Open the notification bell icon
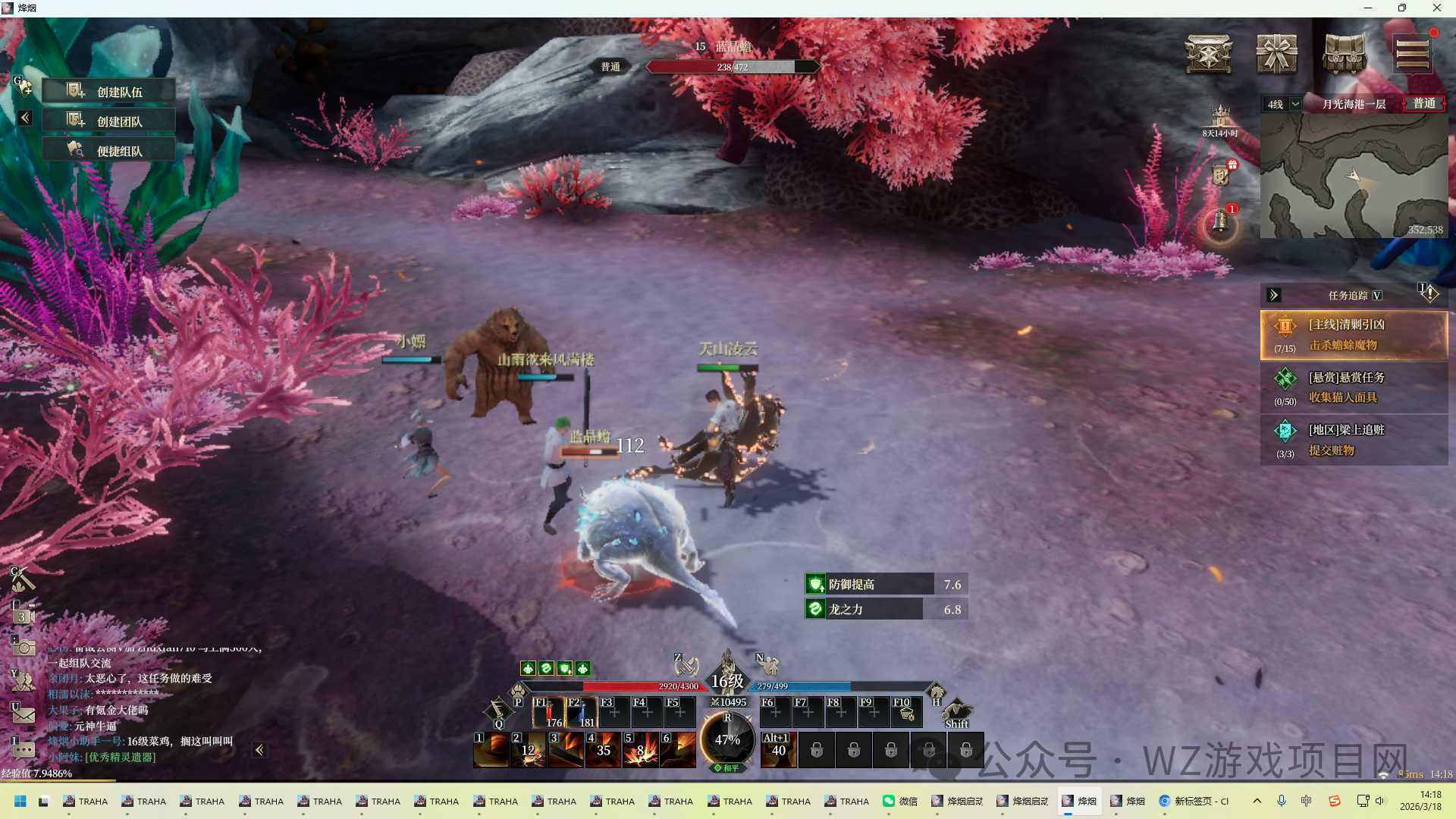This screenshot has width=1456, height=819. [x=1220, y=222]
